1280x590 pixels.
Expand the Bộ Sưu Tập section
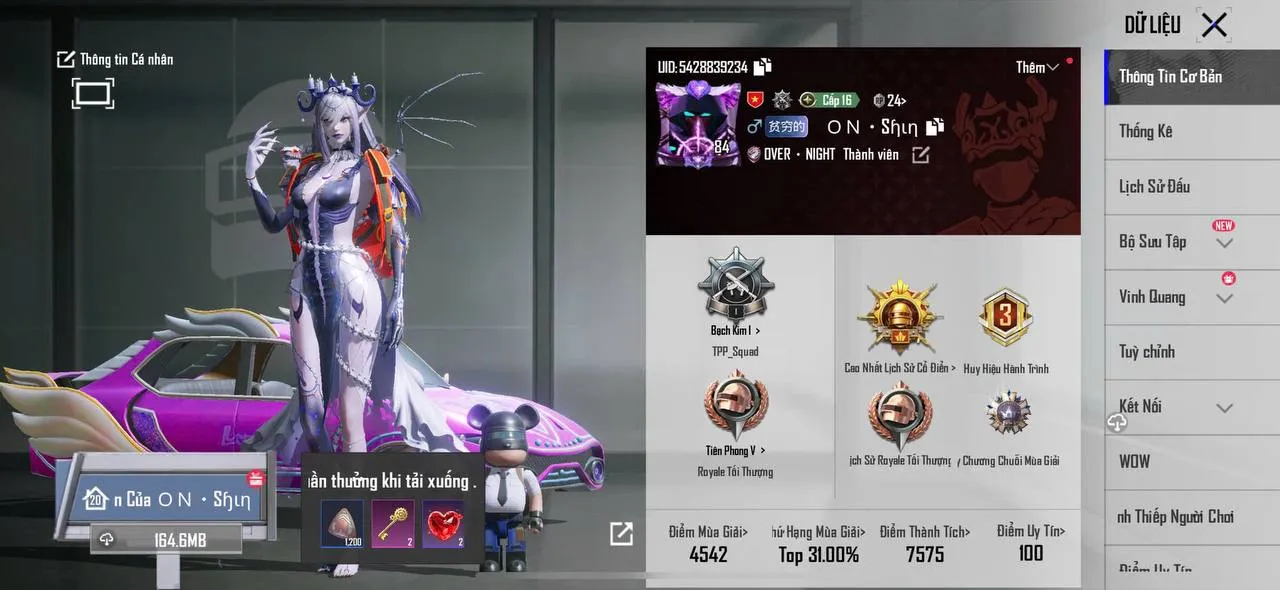[1224, 243]
